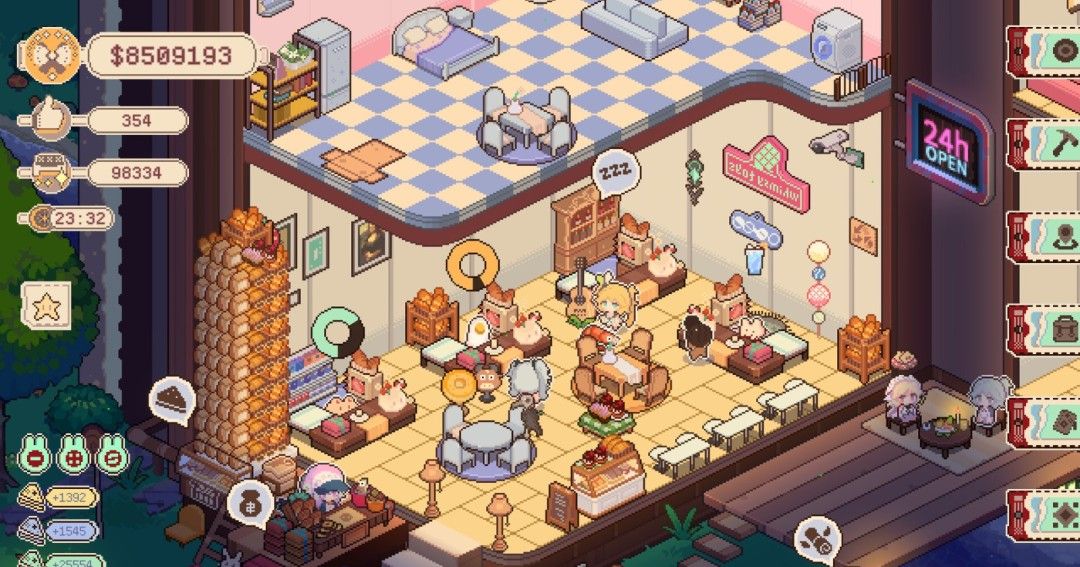
Task: Tap the cake slice speech bubble
Action: point(171,399)
